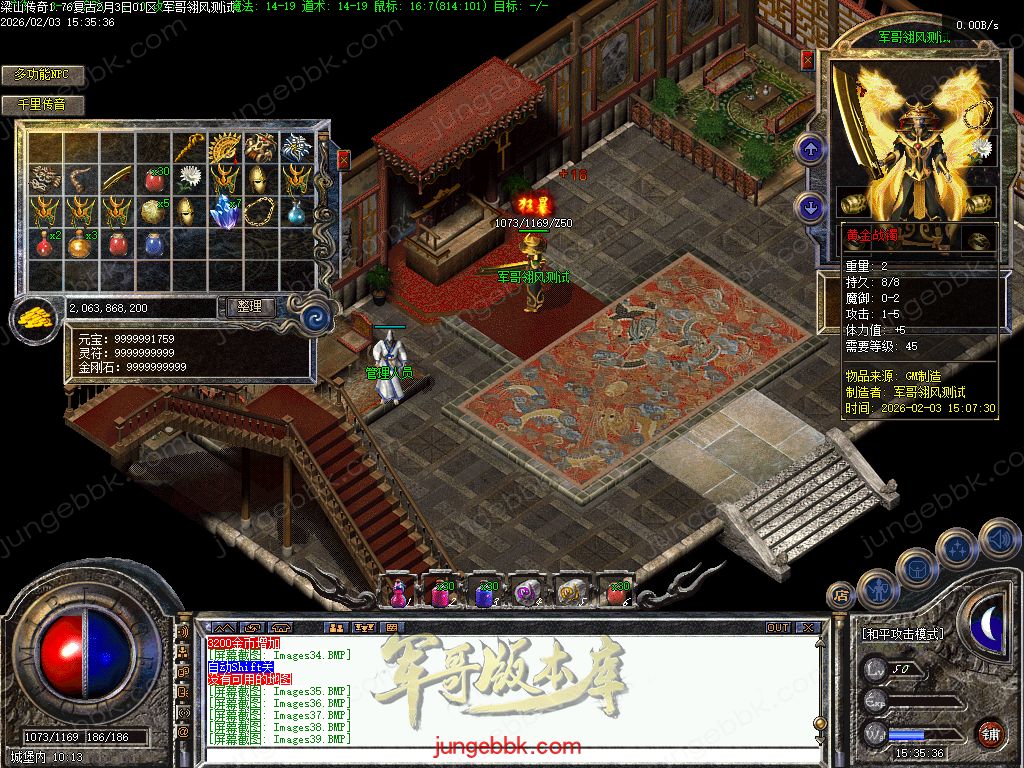1024x768 pixels.
Task: Click the up arrow beside the character panel
Action: pos(810,150)
